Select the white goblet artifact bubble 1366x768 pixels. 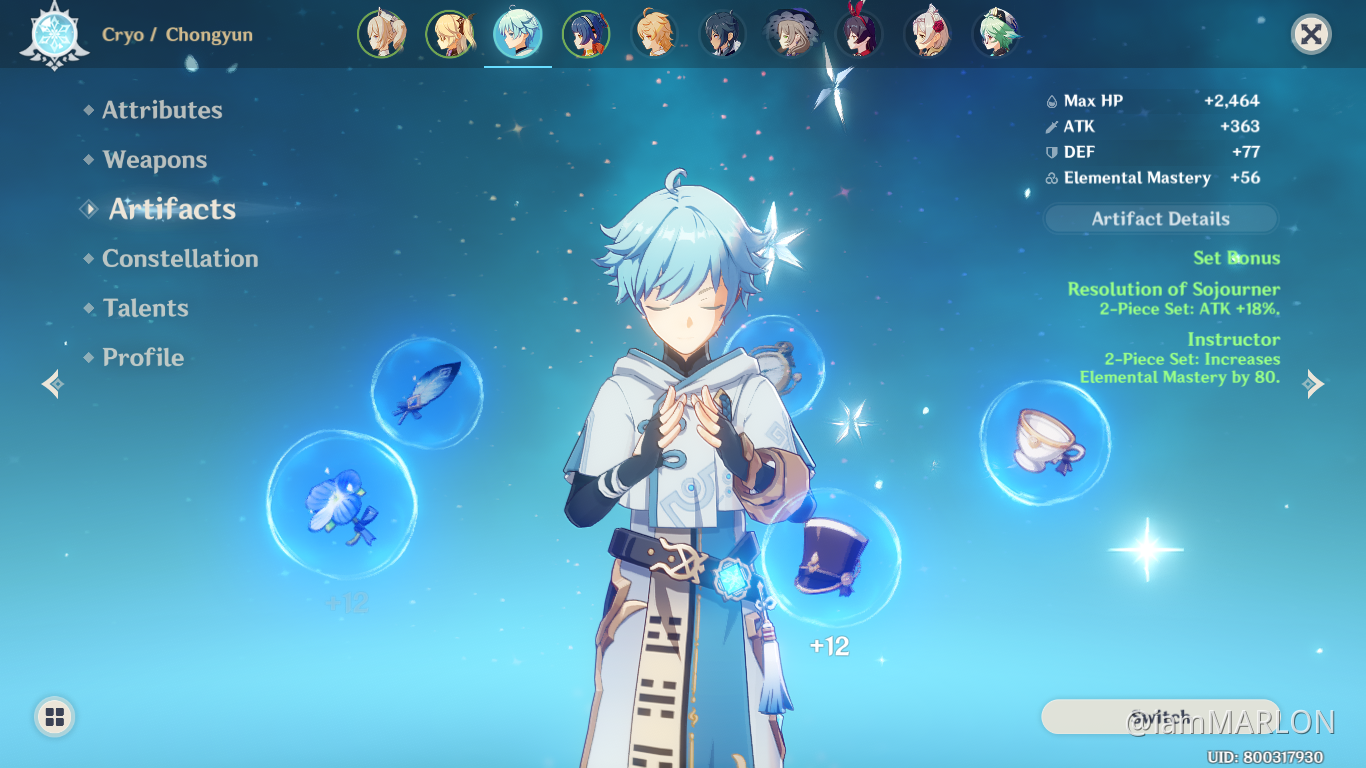[1045, 441]
